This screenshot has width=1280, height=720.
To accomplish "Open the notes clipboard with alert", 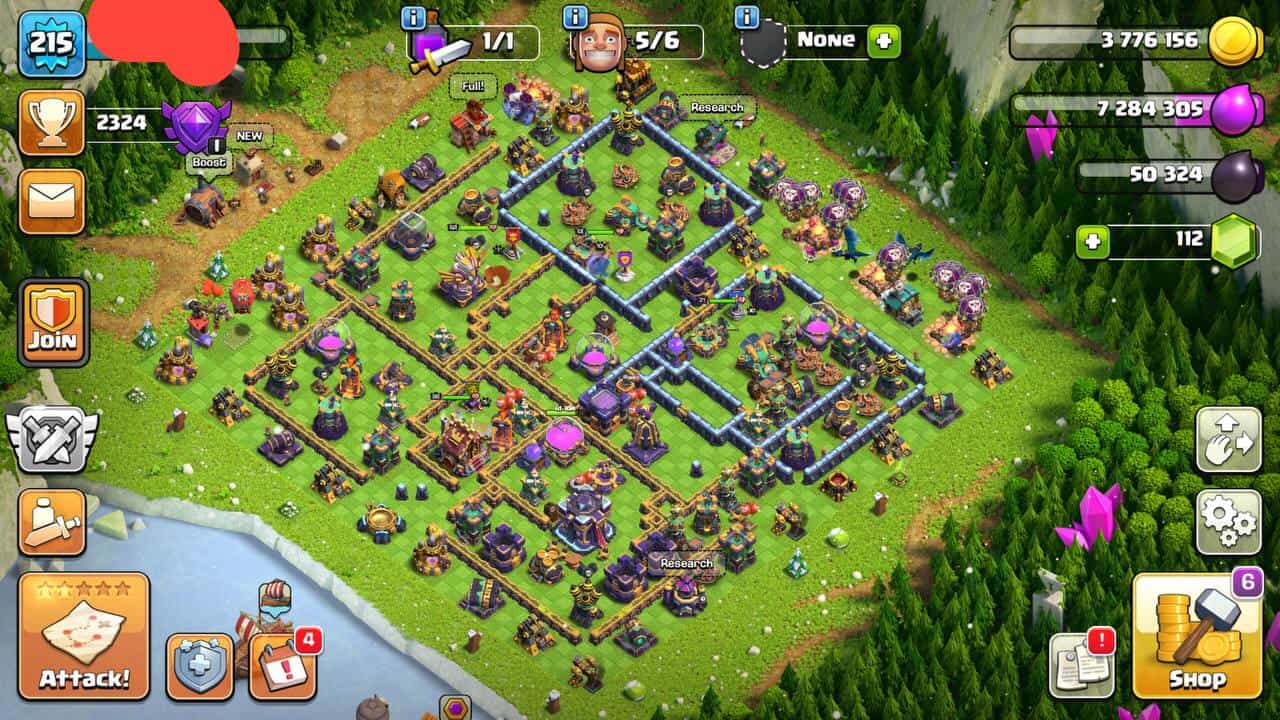I will (x=1081, y=665).
